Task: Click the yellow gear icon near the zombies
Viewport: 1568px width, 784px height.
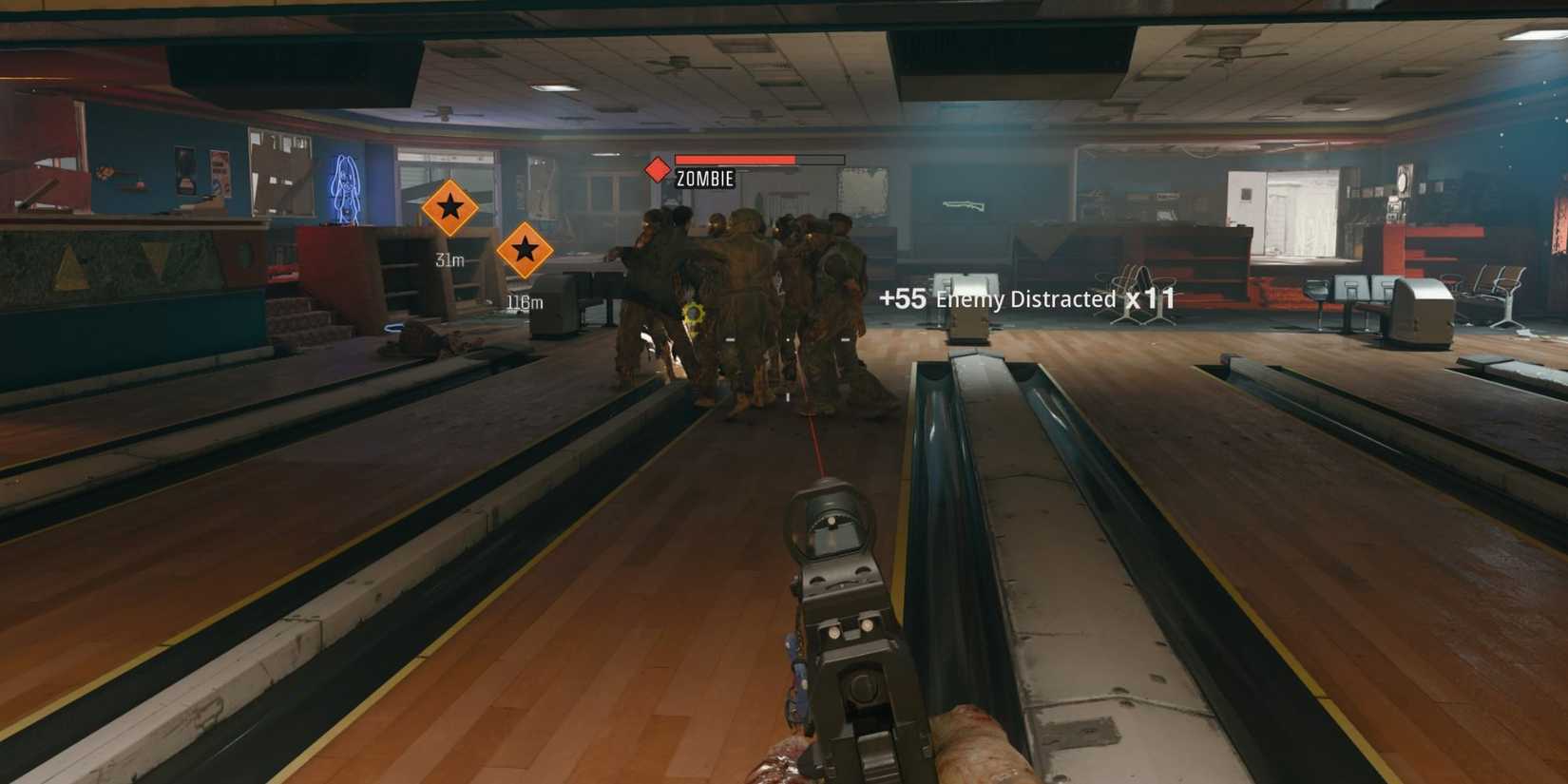Action: point(694,314)
